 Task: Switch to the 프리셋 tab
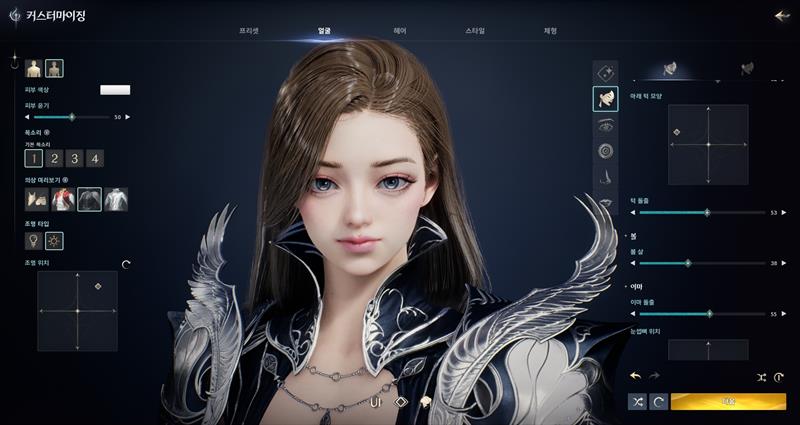pyautogui.click(x=249, y=32)
